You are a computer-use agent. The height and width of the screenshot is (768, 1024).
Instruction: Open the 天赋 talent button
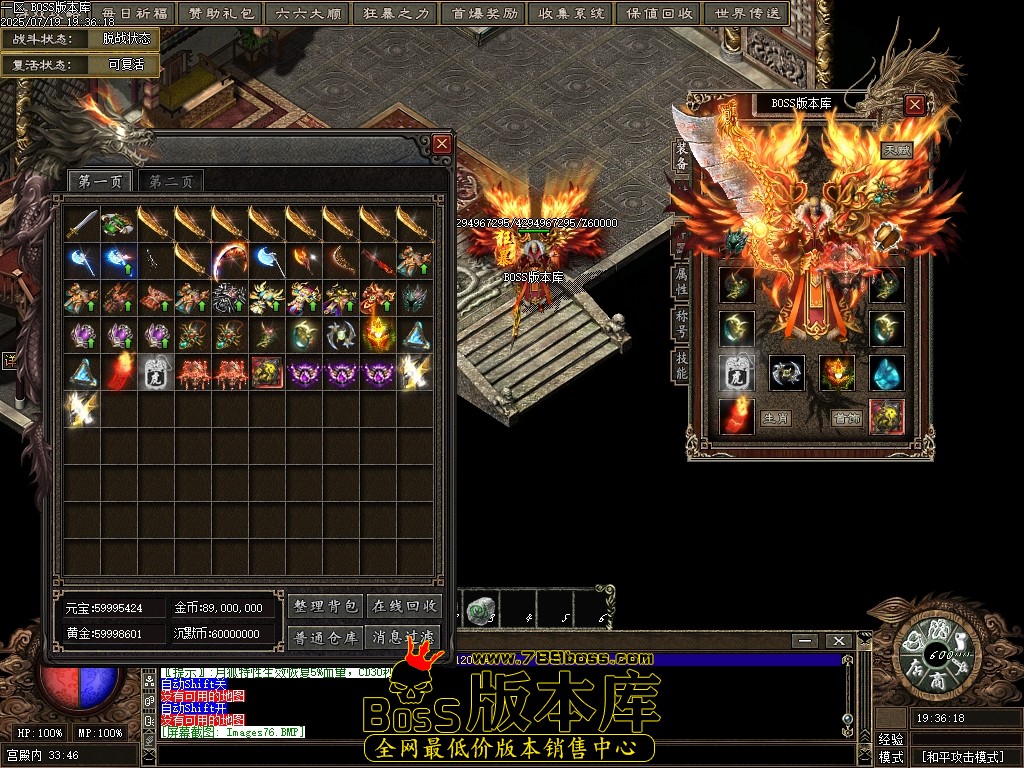[895, 151]
